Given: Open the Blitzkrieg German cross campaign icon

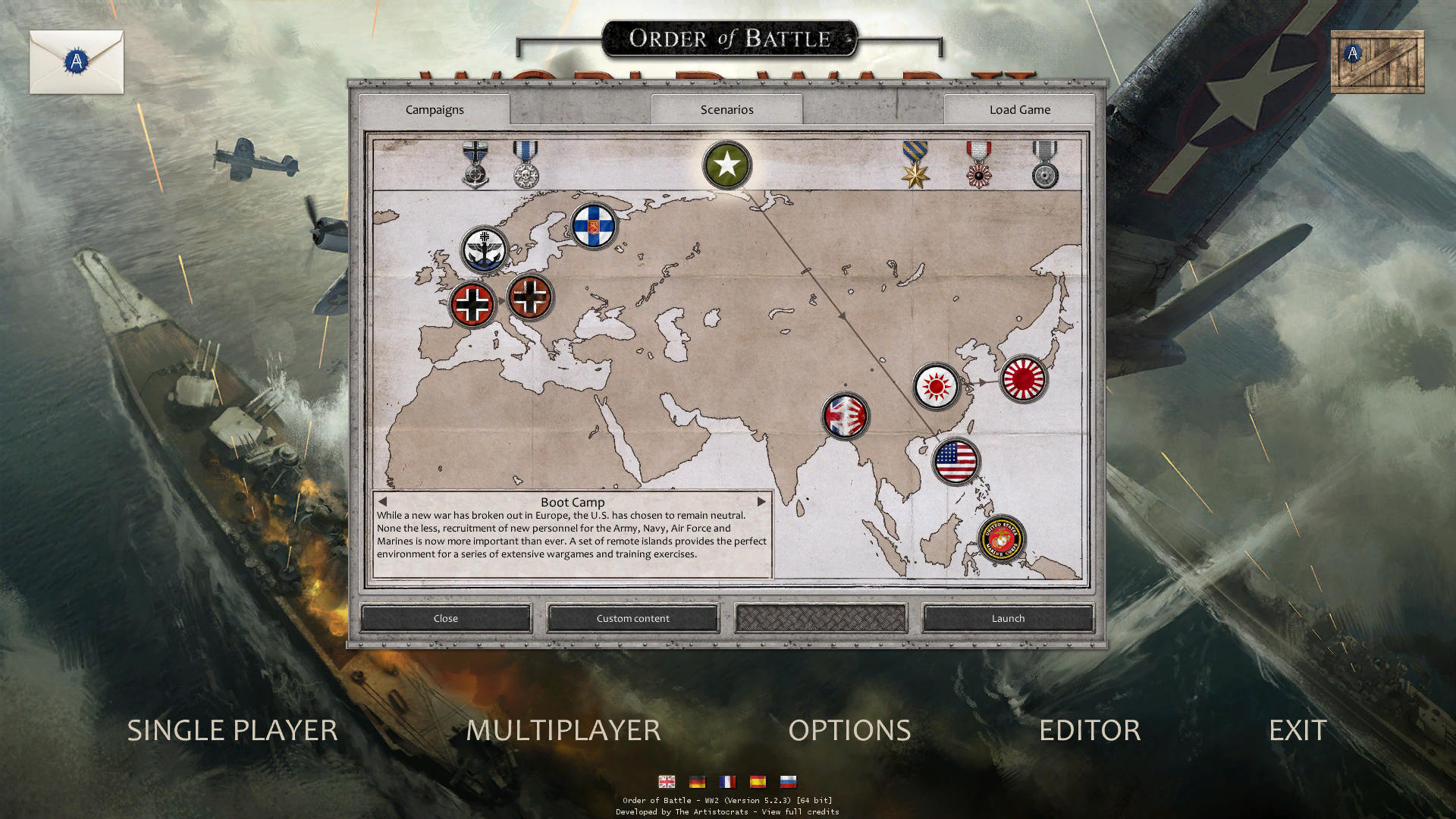Looking at the screenshot, I should coord(471,303).
